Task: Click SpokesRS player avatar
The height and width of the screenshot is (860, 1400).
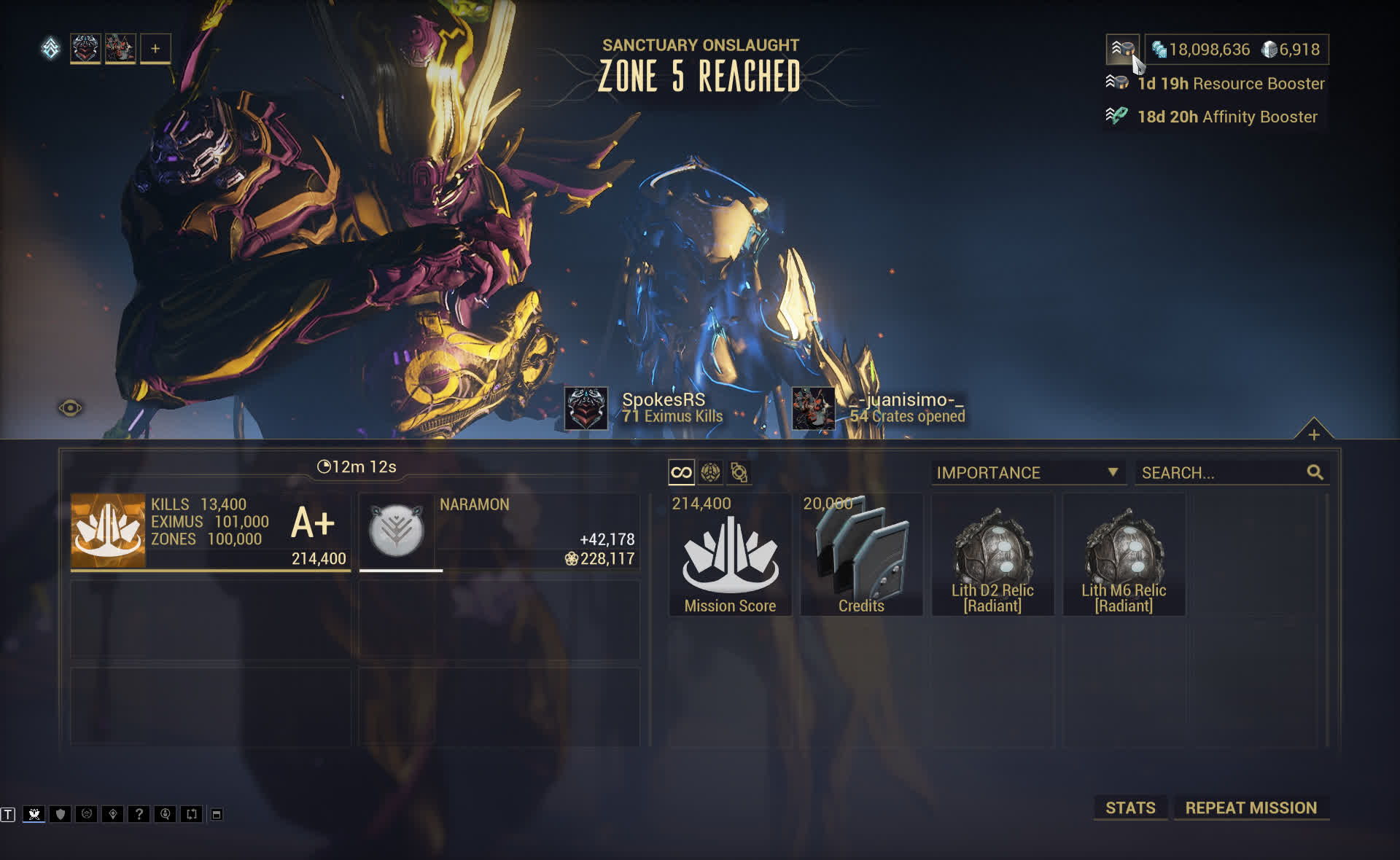Action: click(586, 408)
